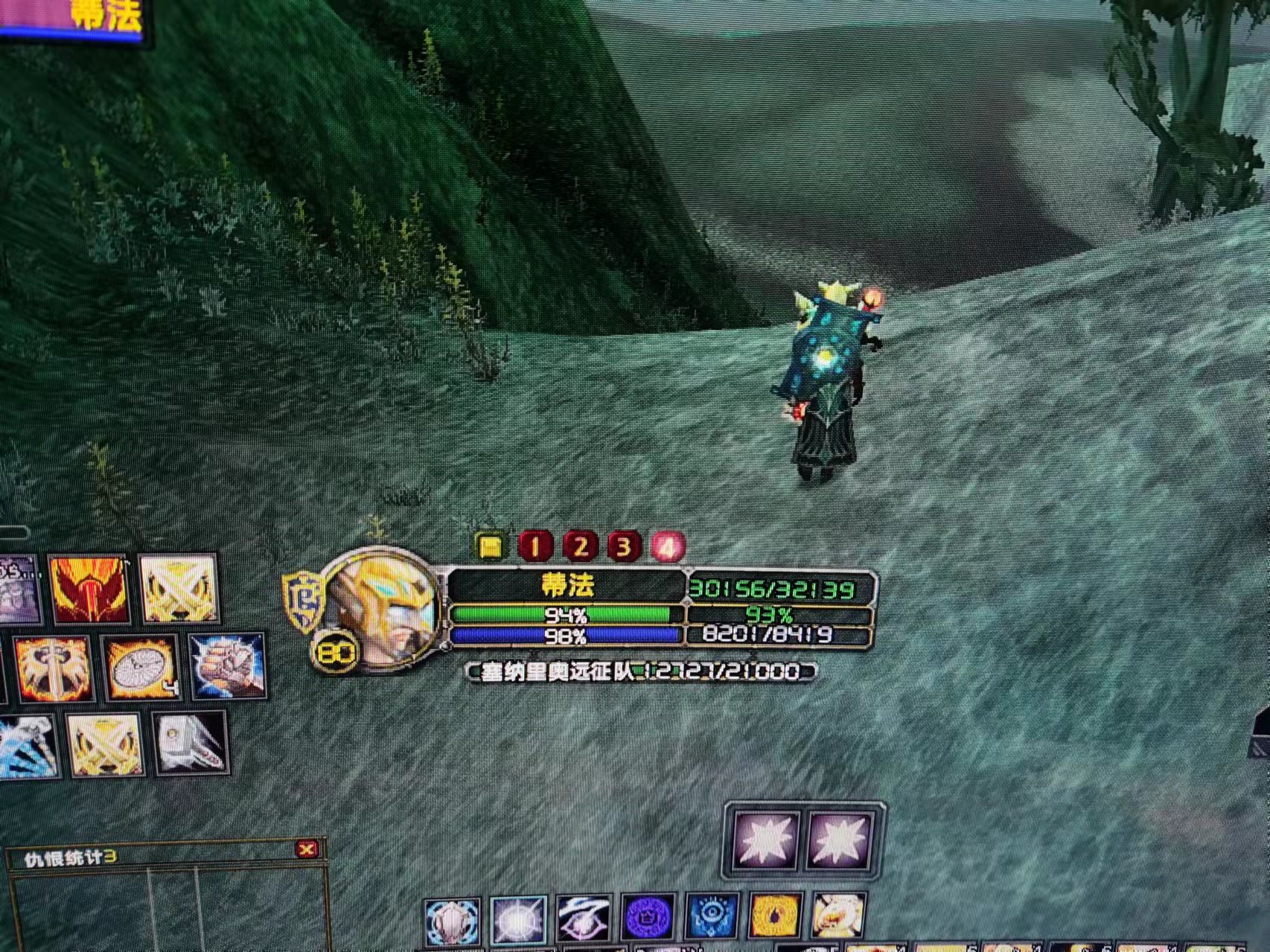1270x952 pixels.
Task: Close the 仇恨统计 threat meter window
Action: tap(306, 849)
